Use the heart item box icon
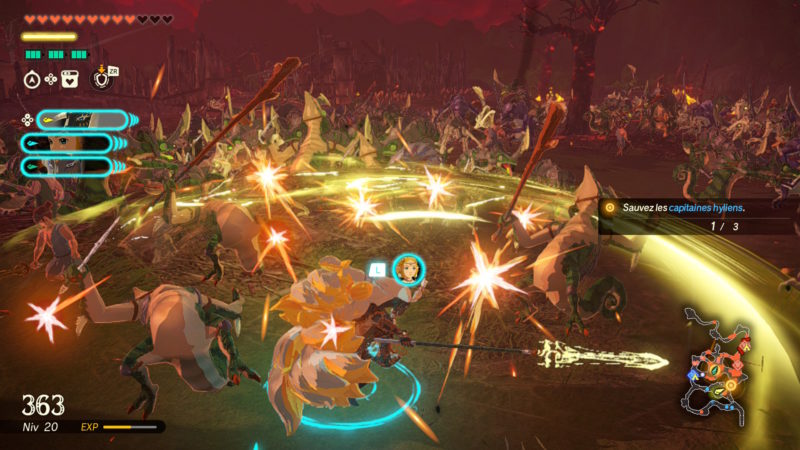Viewport: 800px width, 450px height. tap(70, 80)
